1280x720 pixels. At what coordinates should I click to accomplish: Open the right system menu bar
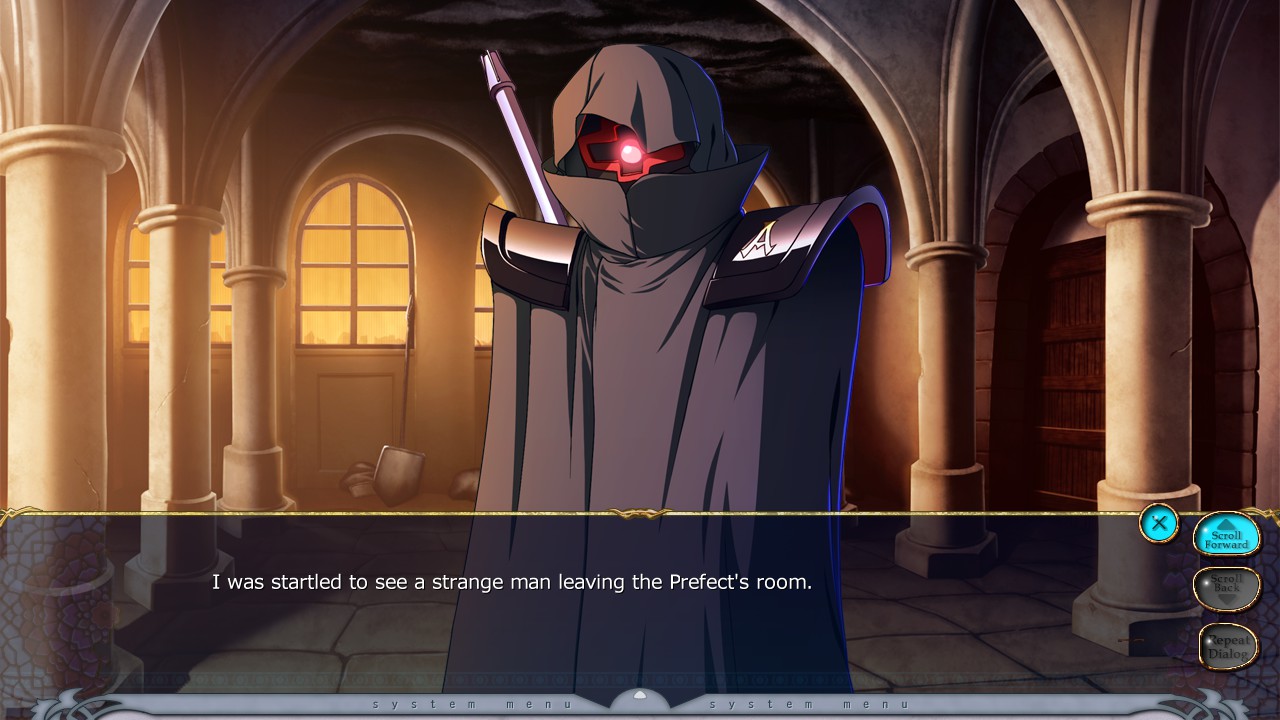[x=810, y=704]
